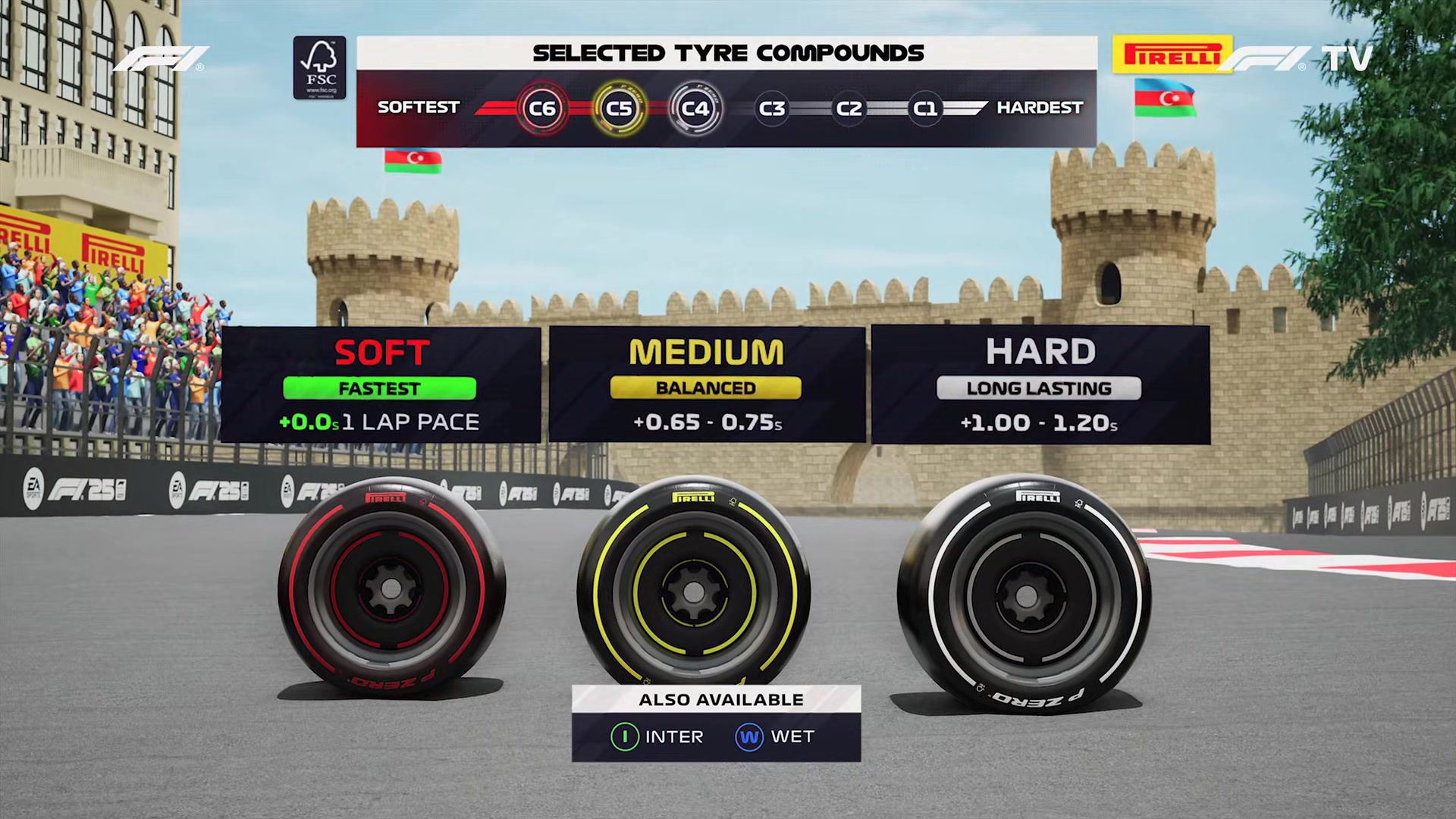The image size is (1456, 819).
Task: Switch to the HARD compound tab
Action: 1038,350
